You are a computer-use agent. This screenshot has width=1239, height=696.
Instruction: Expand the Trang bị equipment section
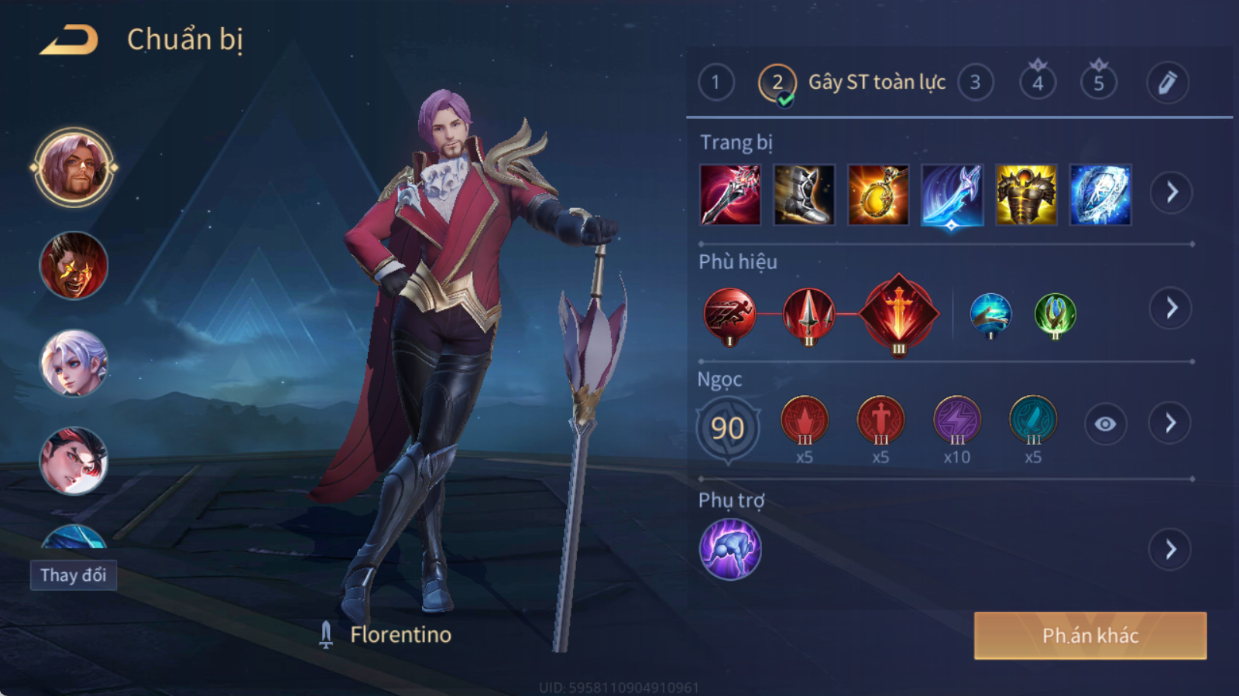[x=1170, y=192]
